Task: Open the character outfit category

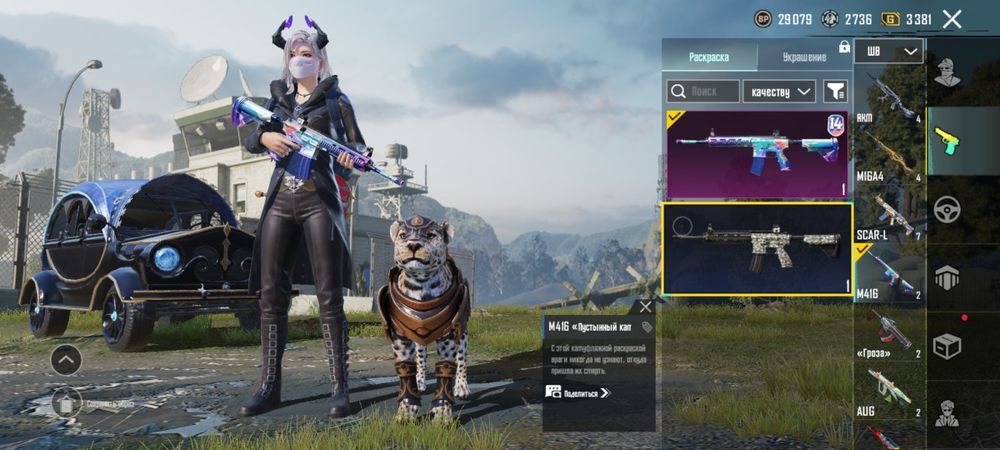Action: [948, 73]
